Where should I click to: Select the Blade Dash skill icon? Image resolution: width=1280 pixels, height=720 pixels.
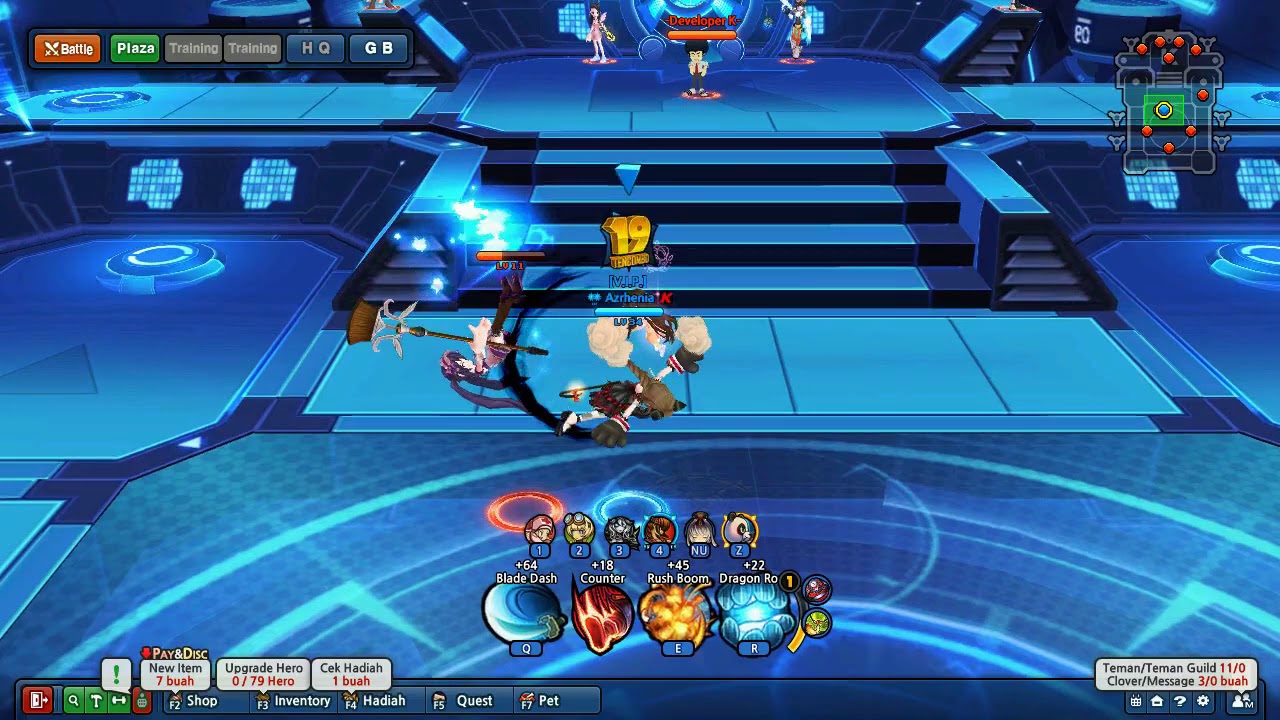(x=524, y=614)
